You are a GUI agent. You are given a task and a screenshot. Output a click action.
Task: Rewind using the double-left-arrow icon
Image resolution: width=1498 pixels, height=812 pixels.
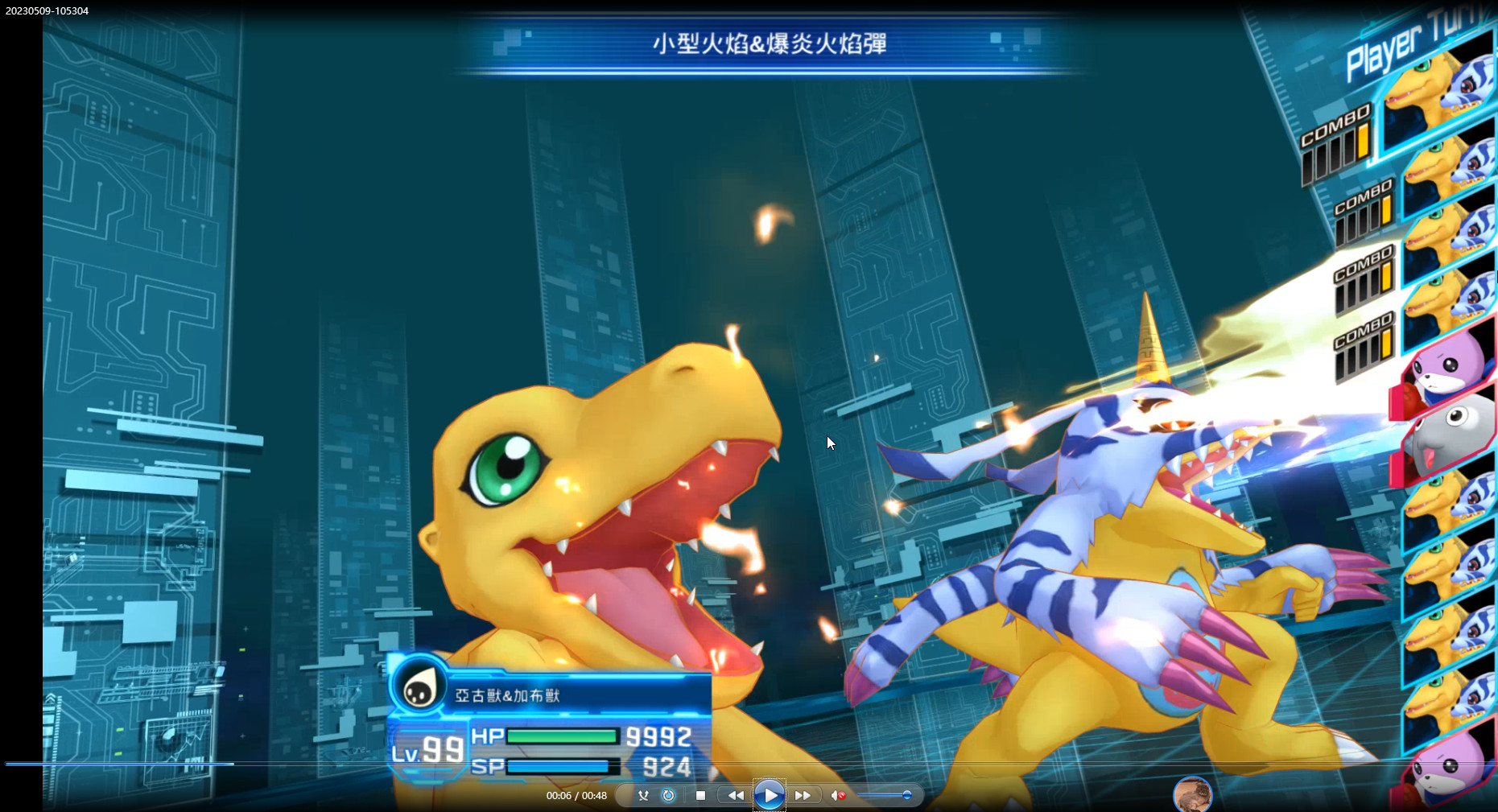point(734,795)
